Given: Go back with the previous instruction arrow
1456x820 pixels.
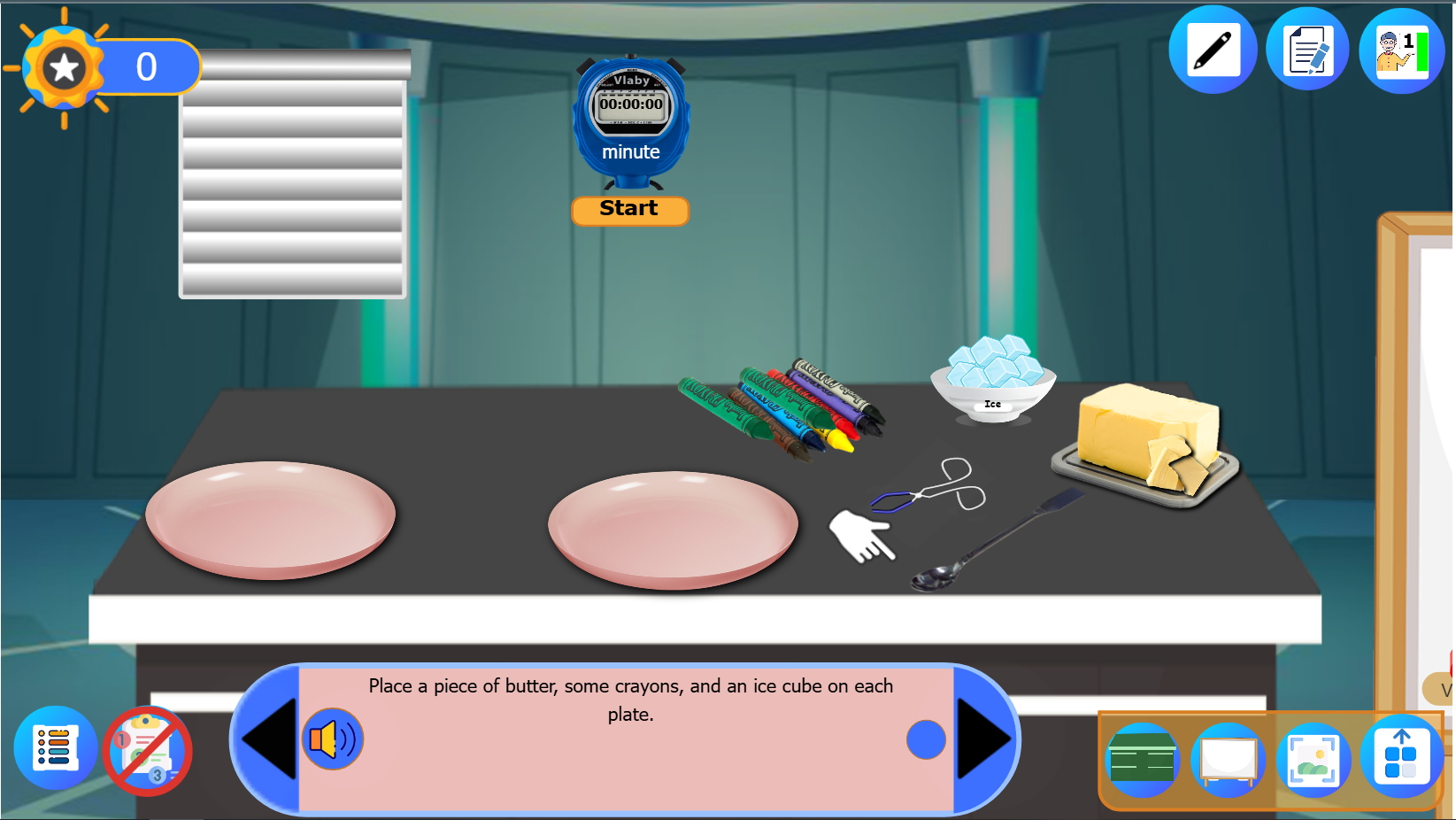Looking at the screenshot, I should [x=267, y=739].
